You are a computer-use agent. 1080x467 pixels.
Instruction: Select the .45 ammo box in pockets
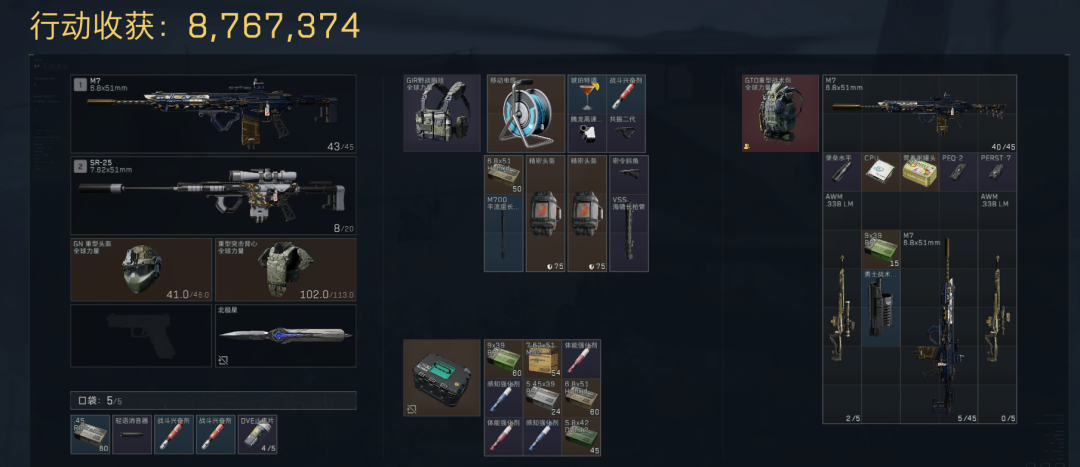(x=90, y=435)
